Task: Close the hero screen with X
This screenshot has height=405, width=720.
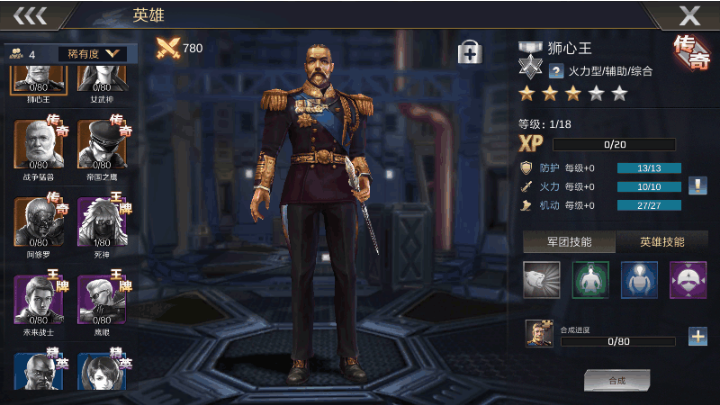Action: pos(689,15)
